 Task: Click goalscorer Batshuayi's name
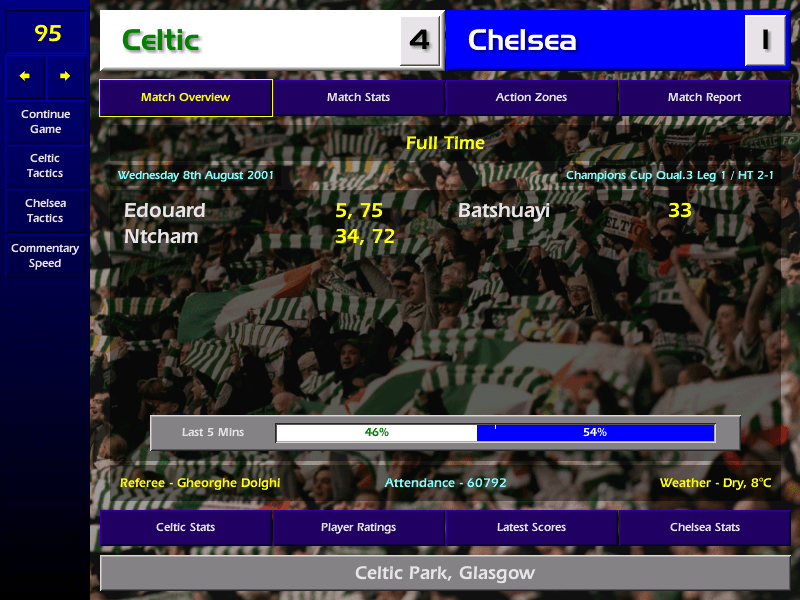pos(504,211)
